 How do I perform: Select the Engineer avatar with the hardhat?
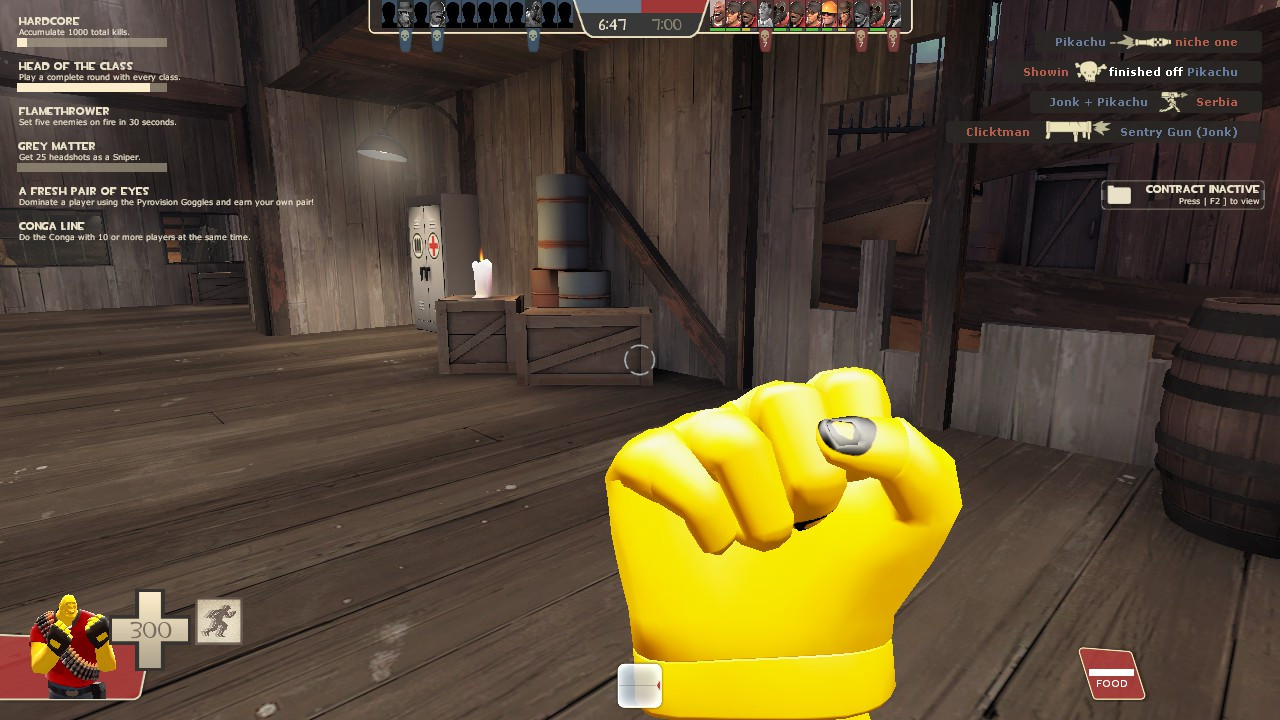[x=831, y=15]
